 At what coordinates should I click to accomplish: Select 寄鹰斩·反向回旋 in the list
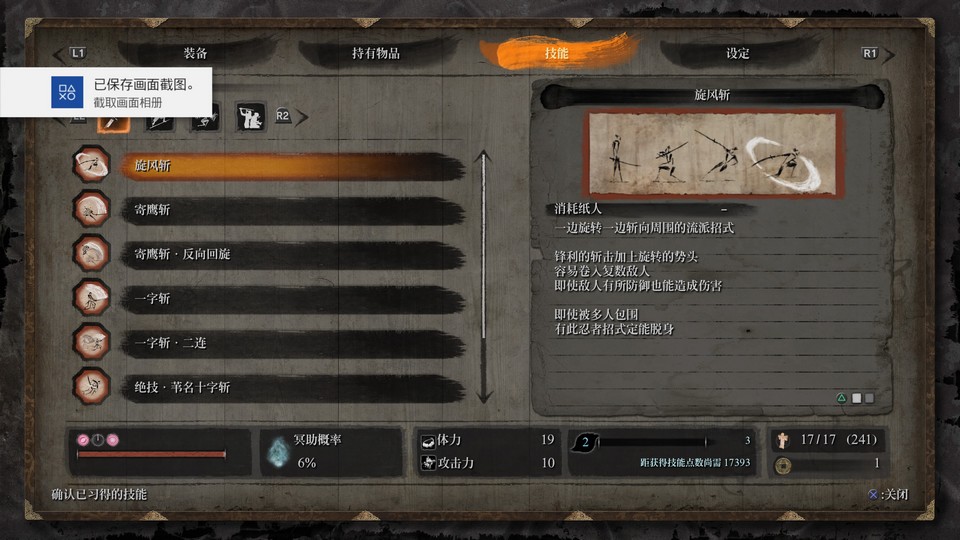pyautogui.click(x=290, y=254)
